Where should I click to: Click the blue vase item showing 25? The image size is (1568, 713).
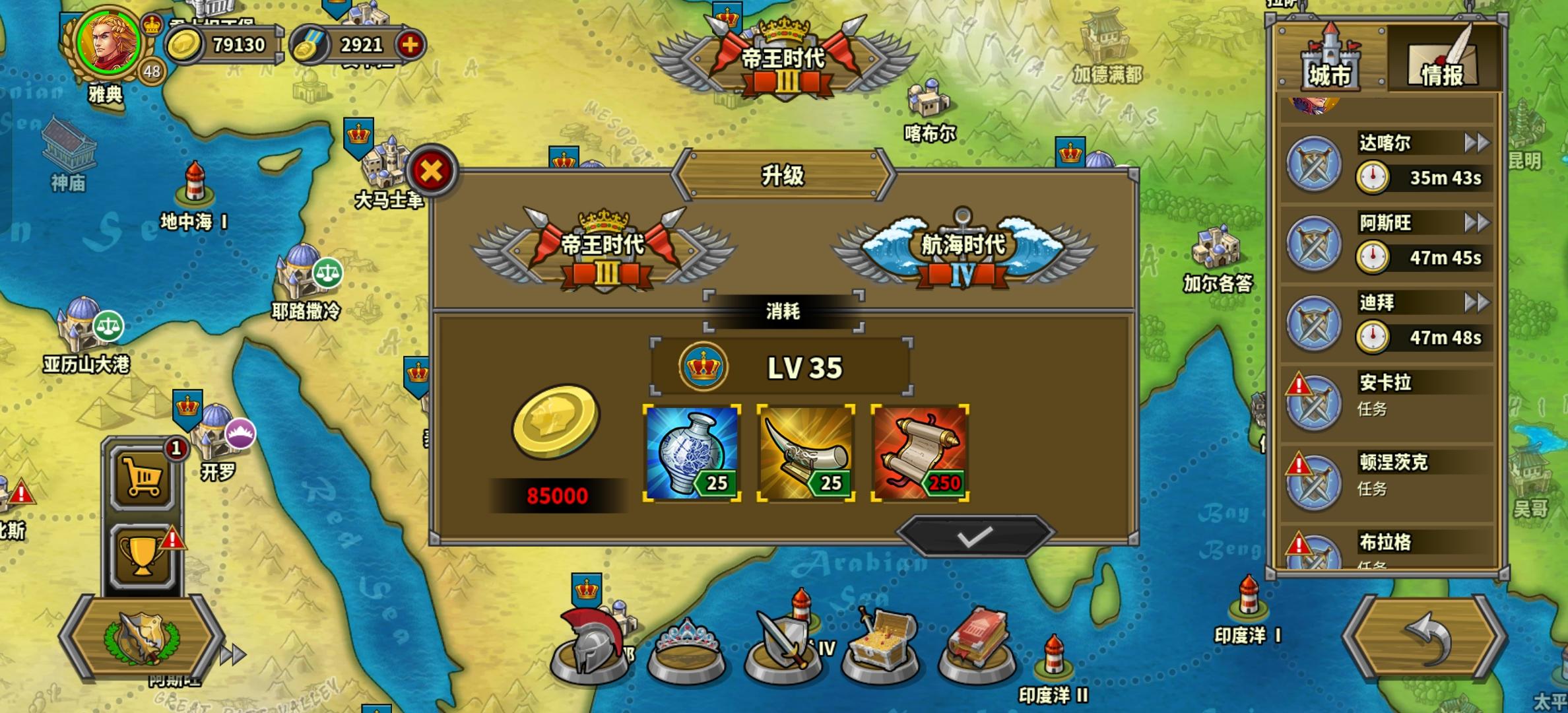pos(691,451)
